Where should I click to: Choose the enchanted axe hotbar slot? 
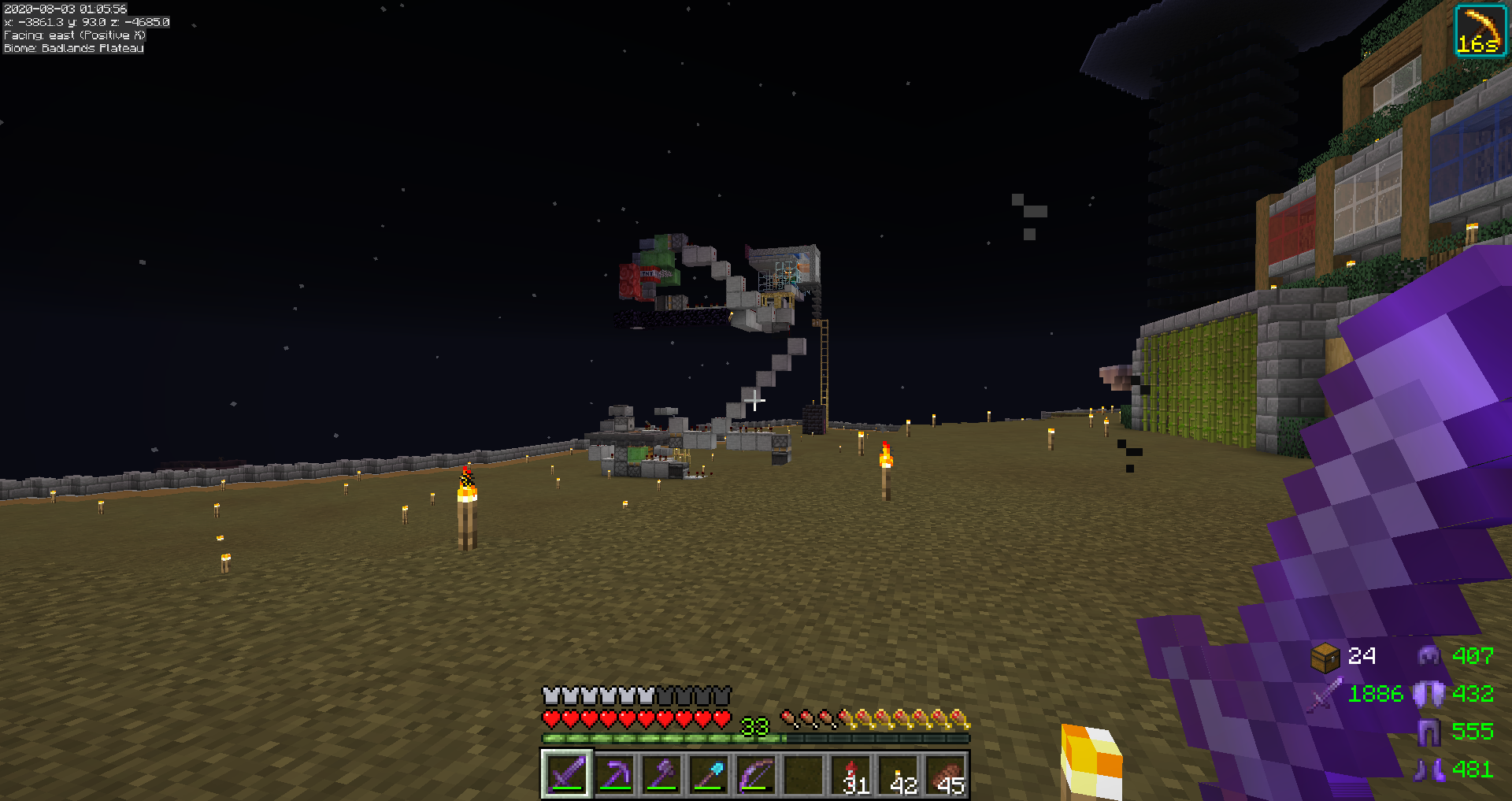pos(661,774)
